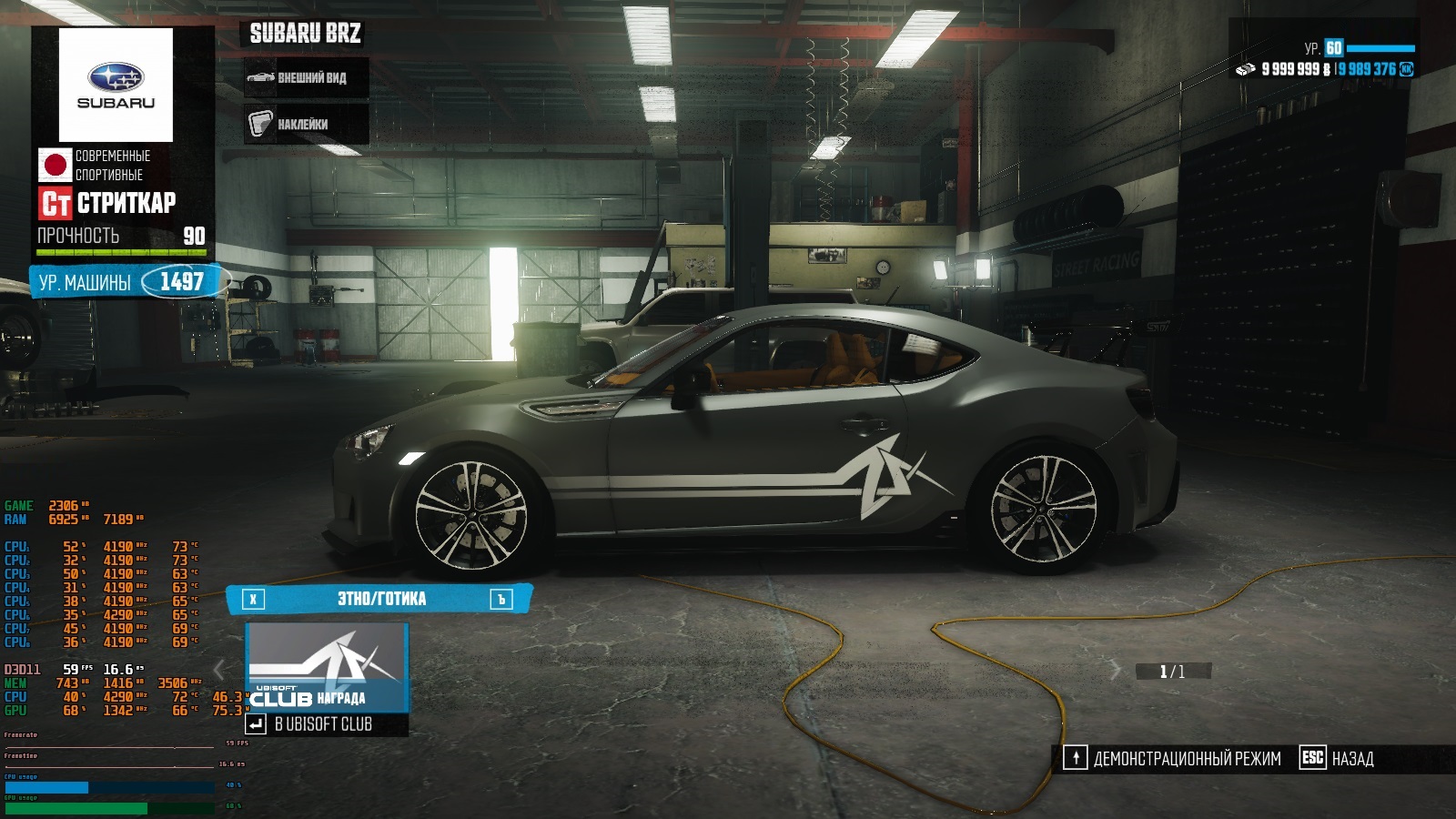Open the Этно/Готика sticker category header
Viewport: 1456px width, 819px height.
click(380, 599)
